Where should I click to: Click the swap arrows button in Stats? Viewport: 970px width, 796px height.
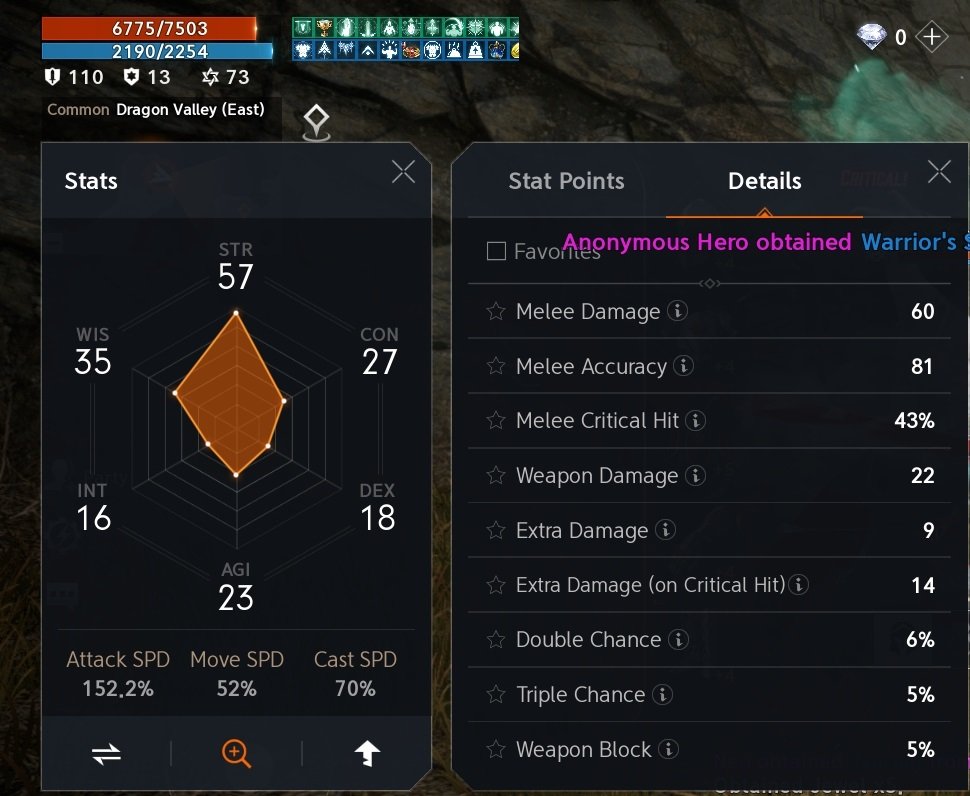[x=106, y=754]
